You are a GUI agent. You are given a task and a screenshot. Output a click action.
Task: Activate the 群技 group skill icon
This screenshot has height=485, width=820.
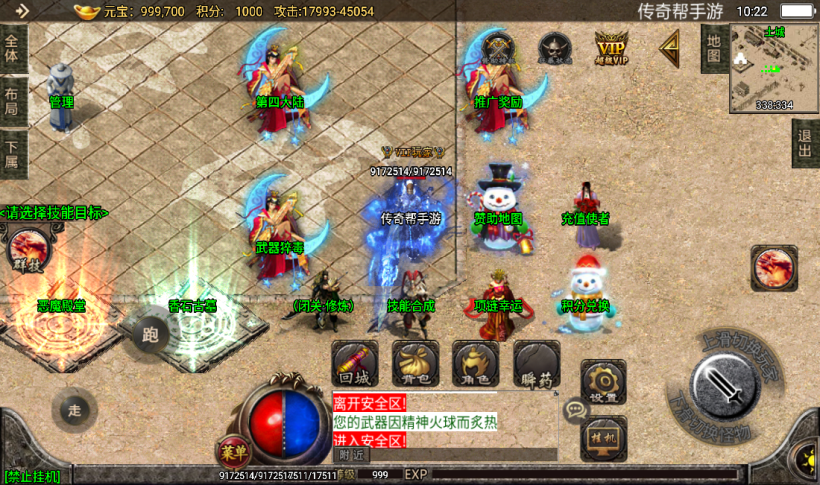coord(25,250)
